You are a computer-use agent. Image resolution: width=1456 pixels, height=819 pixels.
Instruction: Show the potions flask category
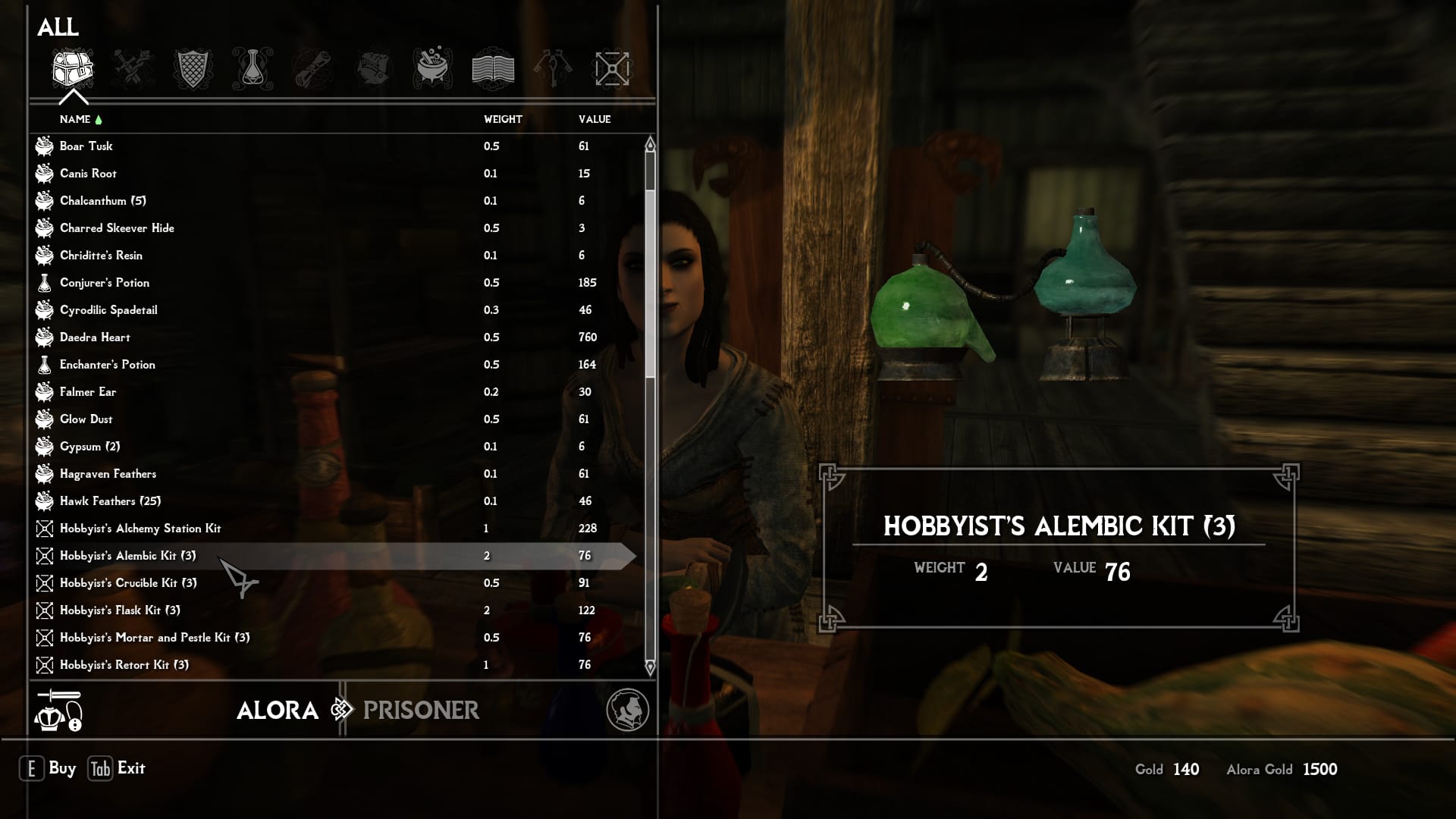point(253,69)
